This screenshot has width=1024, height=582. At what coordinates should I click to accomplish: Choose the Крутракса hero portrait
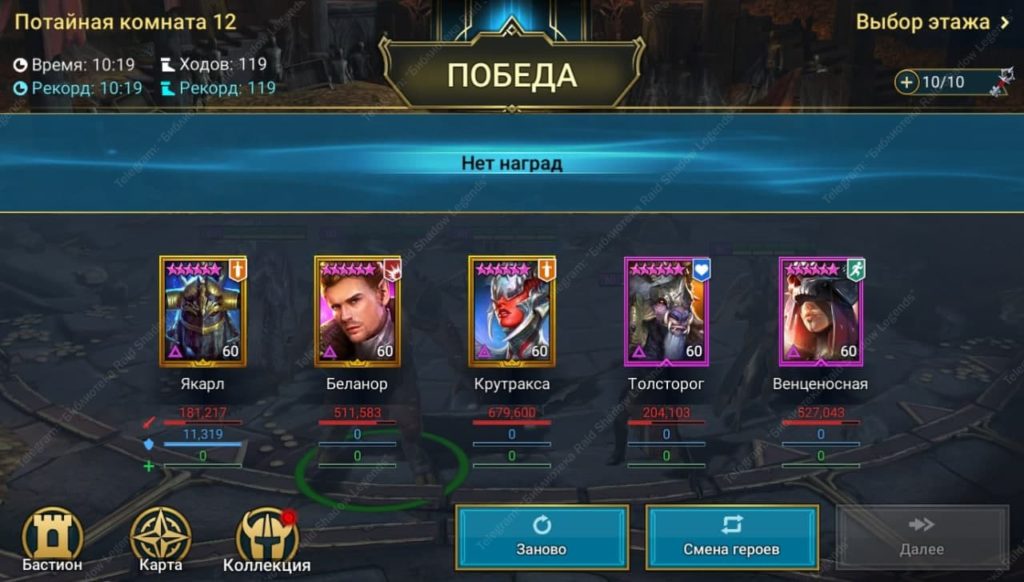pos(511,312)
